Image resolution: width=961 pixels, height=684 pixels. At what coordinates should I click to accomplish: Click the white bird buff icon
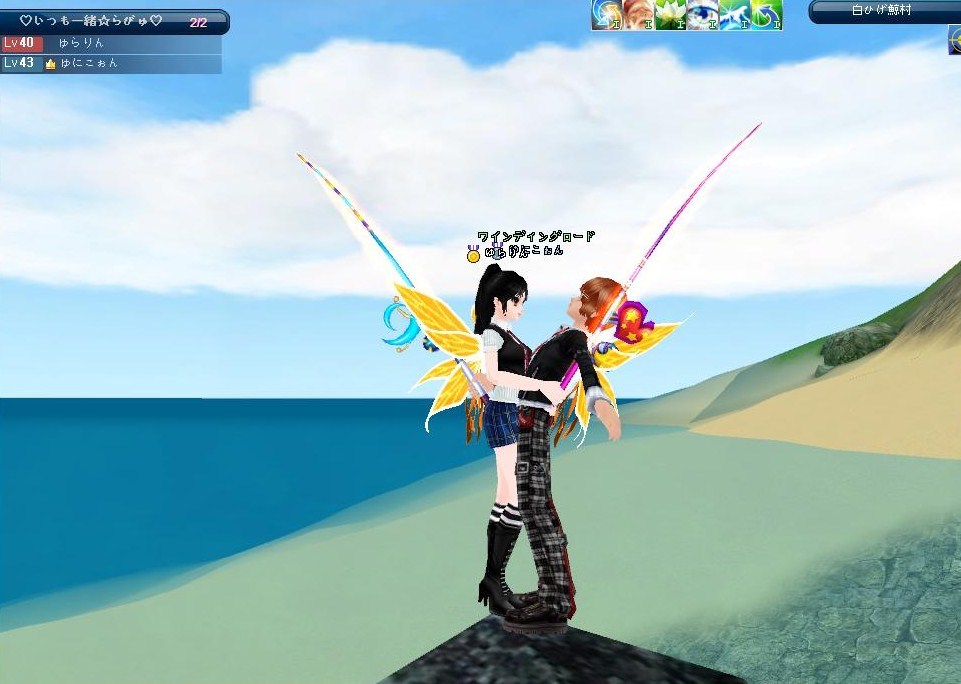tap(733, 14)
